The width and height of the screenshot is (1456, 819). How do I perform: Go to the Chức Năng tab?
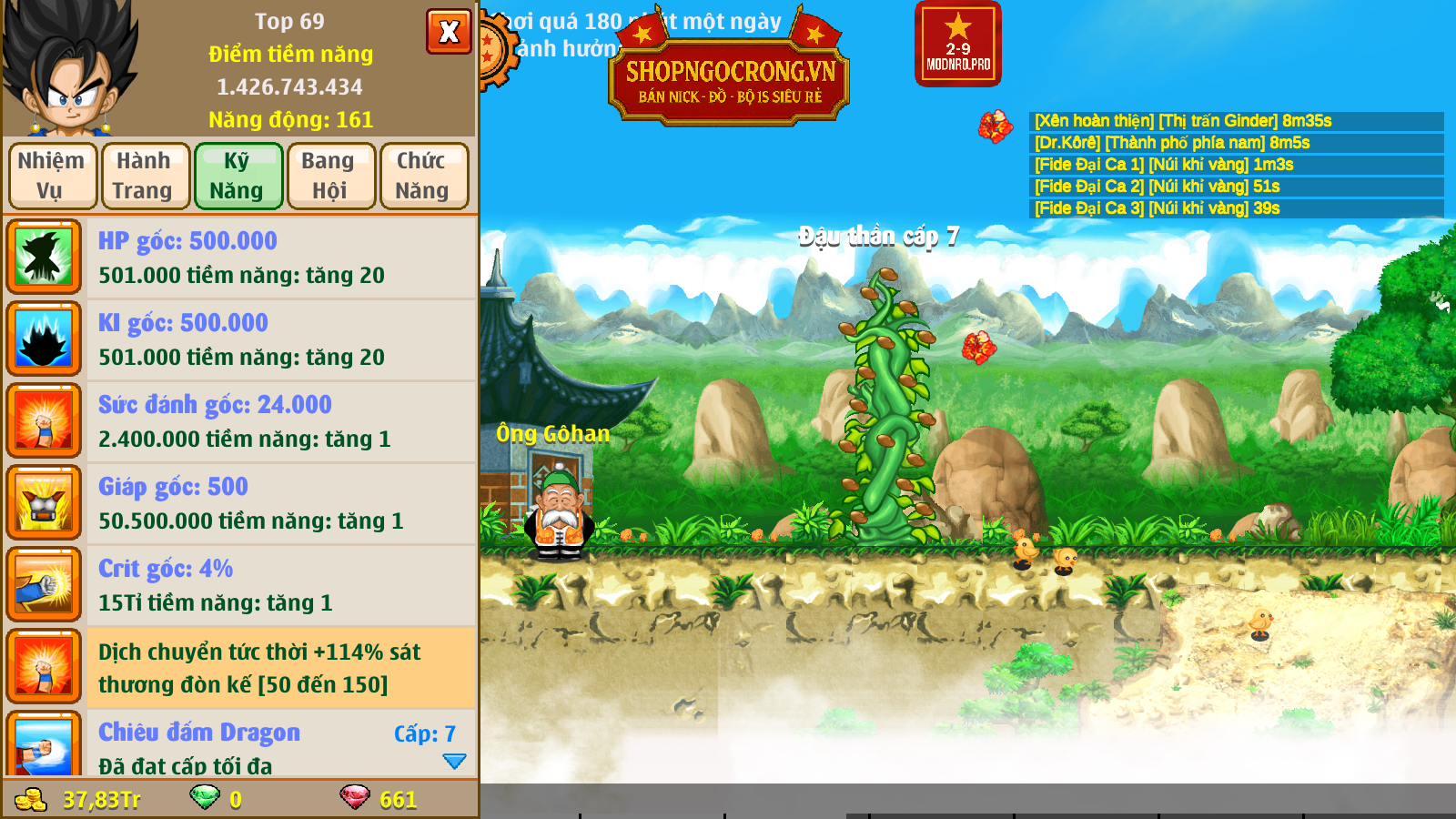[424, 176]
